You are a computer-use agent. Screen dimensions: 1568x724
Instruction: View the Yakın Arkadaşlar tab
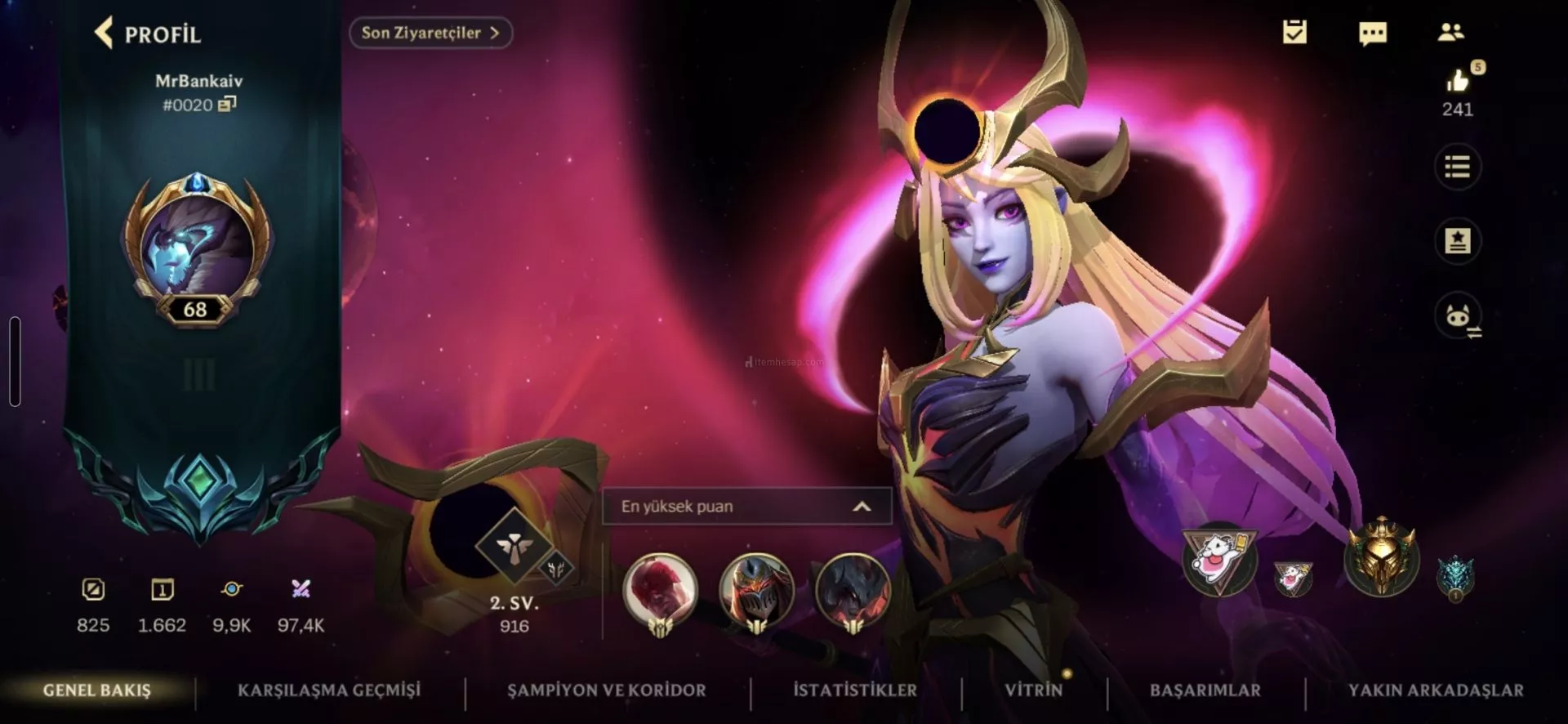point(1436,690)
